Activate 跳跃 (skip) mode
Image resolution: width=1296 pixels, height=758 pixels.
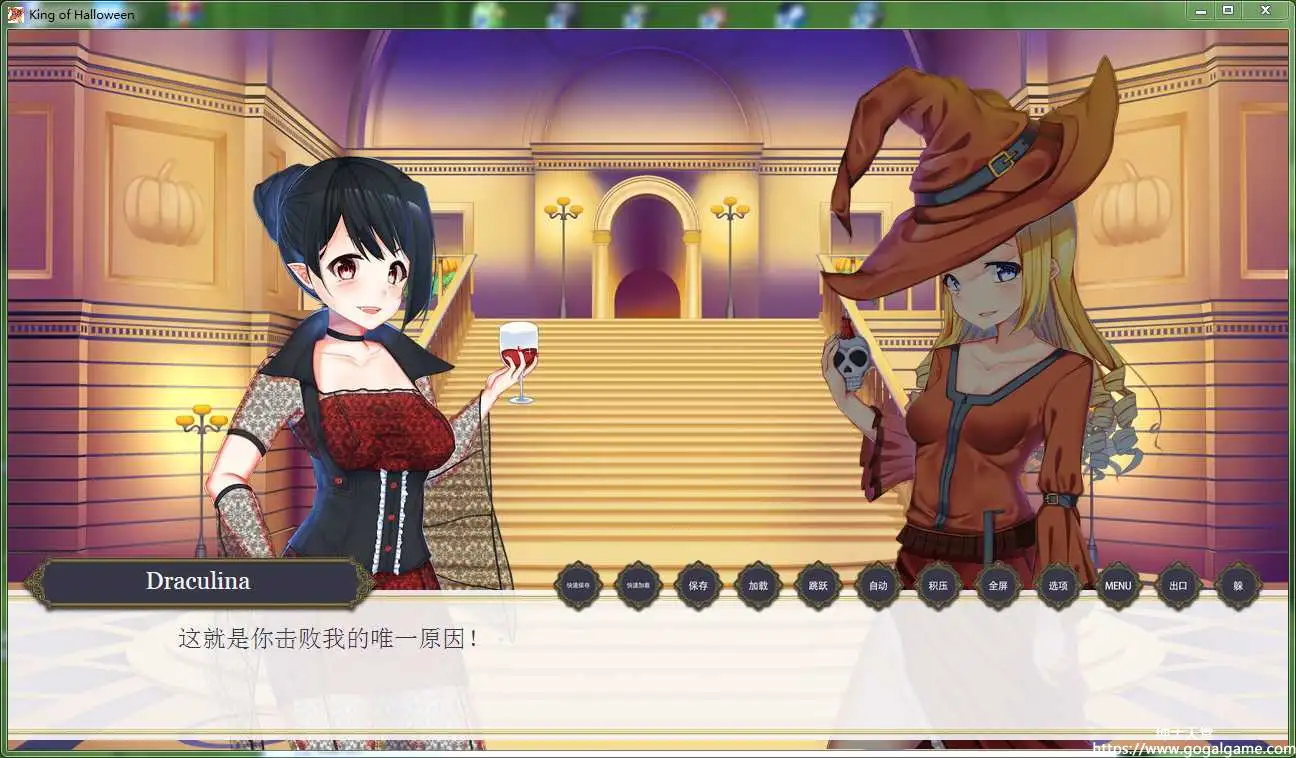click(818, 588)
